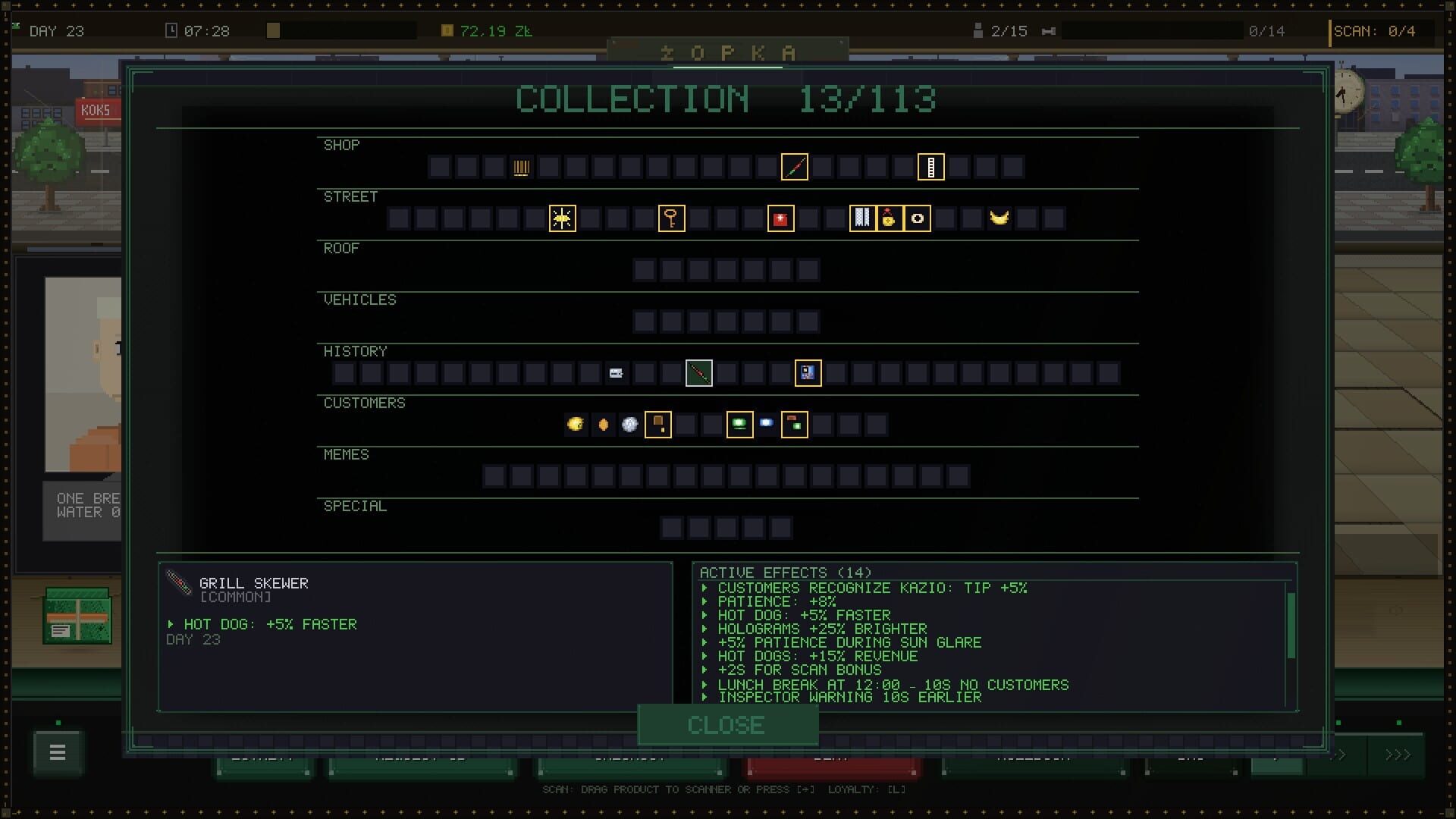Image resolution: width=1456 pixels, height=819 pixels.
Task: Expand the MEMES section header
Action: (347, 454)
